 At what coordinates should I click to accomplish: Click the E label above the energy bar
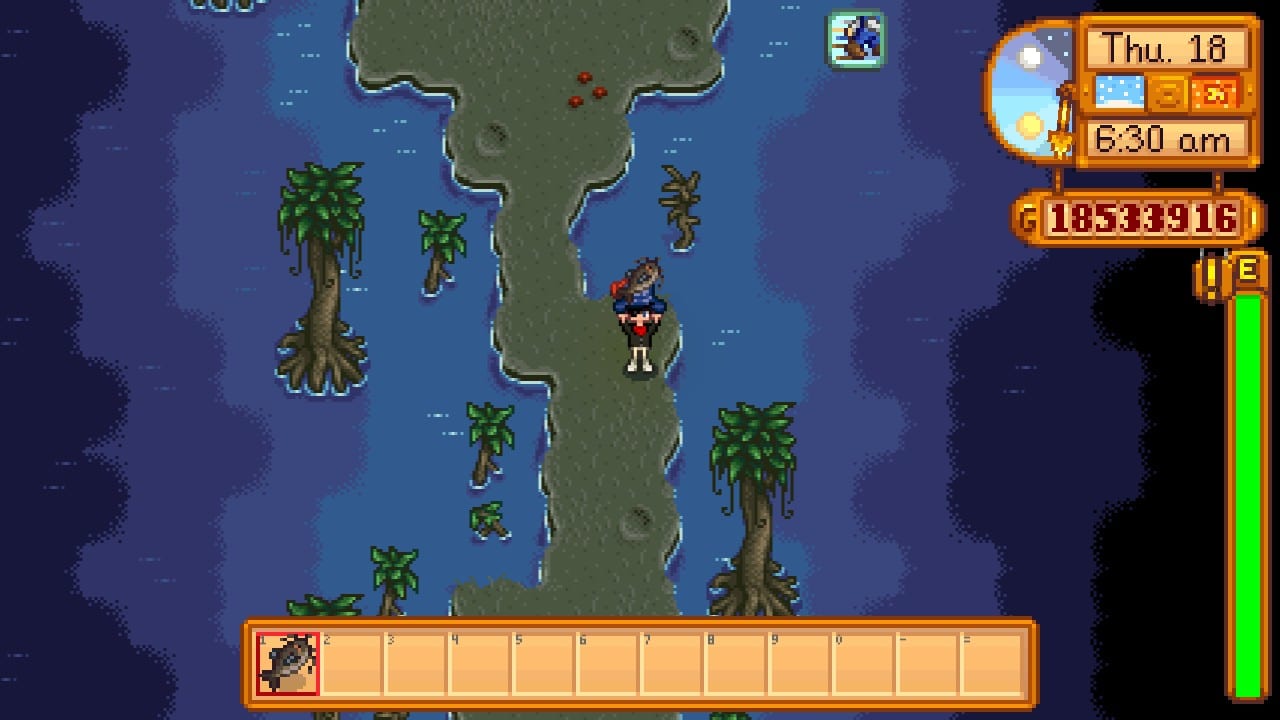[1248, 270]
